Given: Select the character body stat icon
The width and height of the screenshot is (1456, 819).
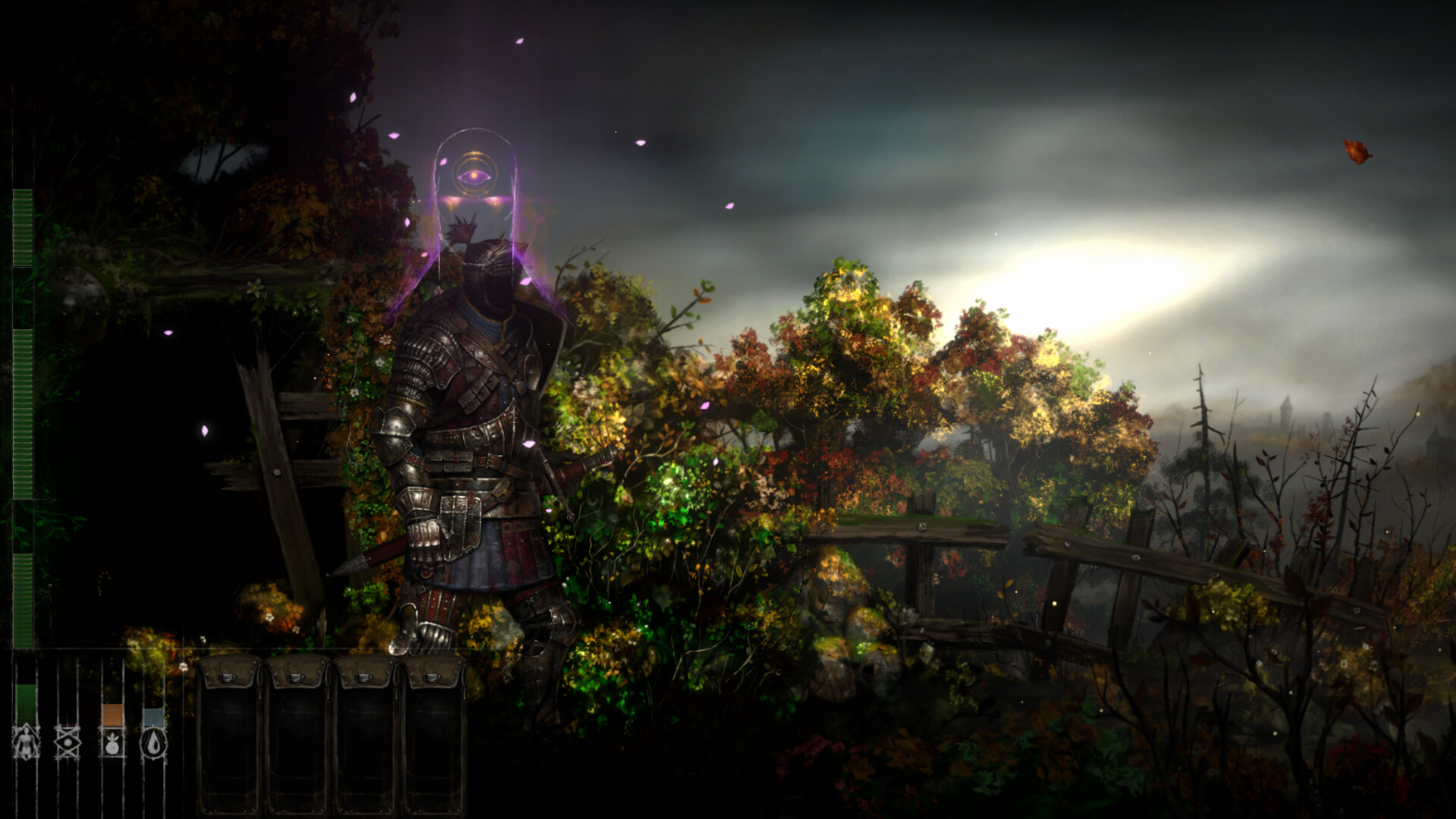Looking at the screenshot, I should pos(26,743).
